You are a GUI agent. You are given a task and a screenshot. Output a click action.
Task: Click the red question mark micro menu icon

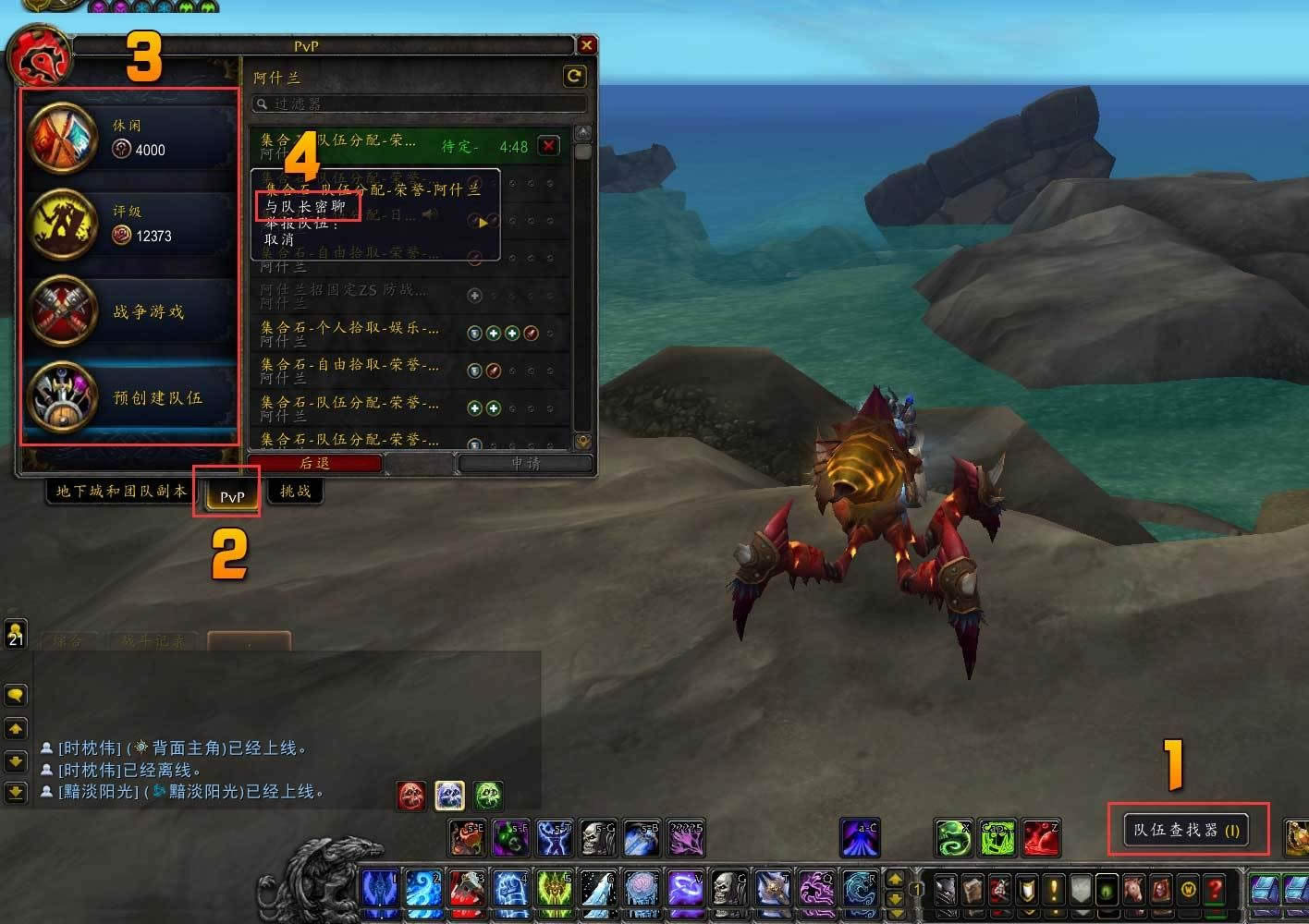1216,890
